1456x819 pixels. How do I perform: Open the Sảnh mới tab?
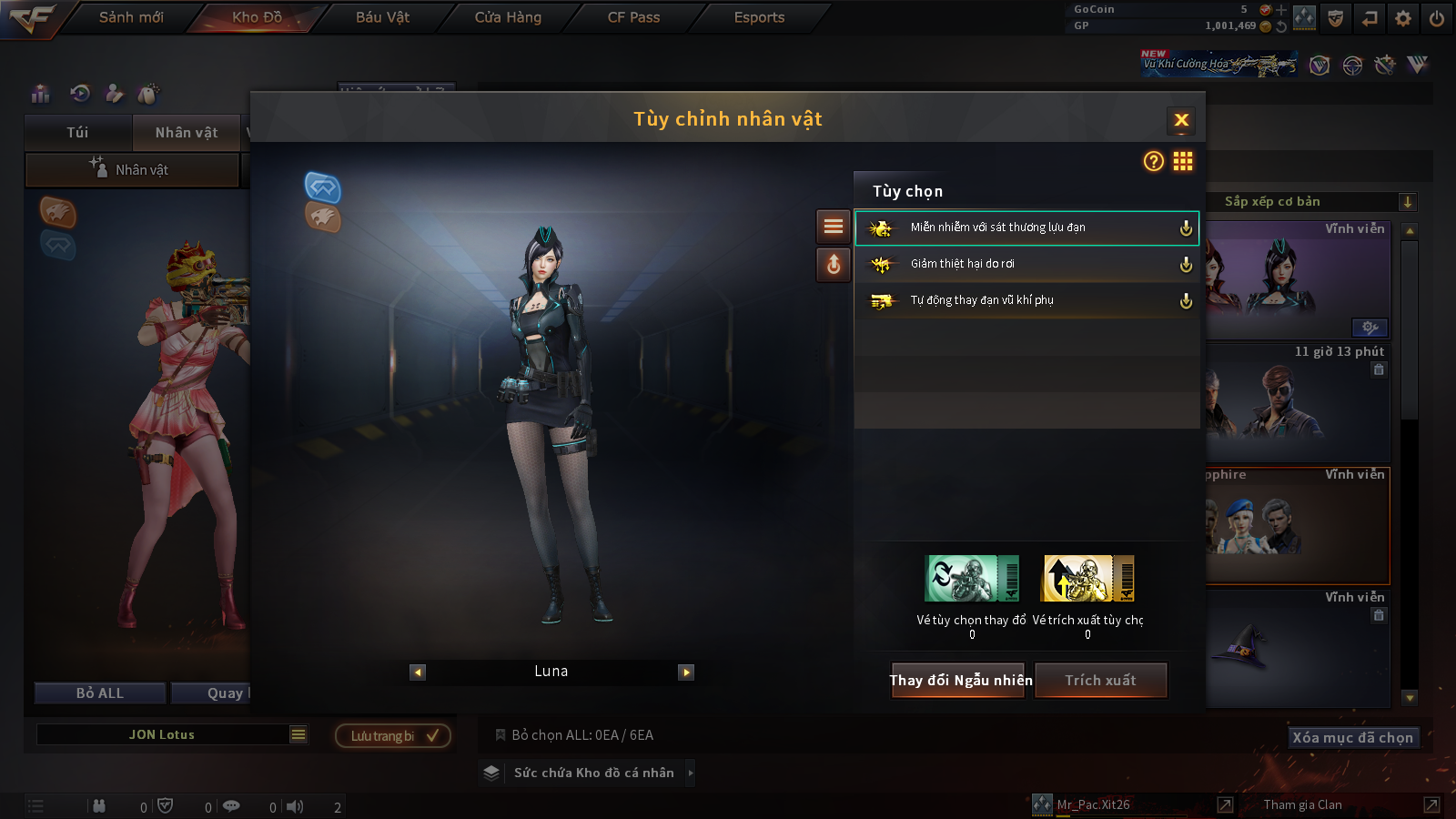pyautogui.click(x=131, y=17)
